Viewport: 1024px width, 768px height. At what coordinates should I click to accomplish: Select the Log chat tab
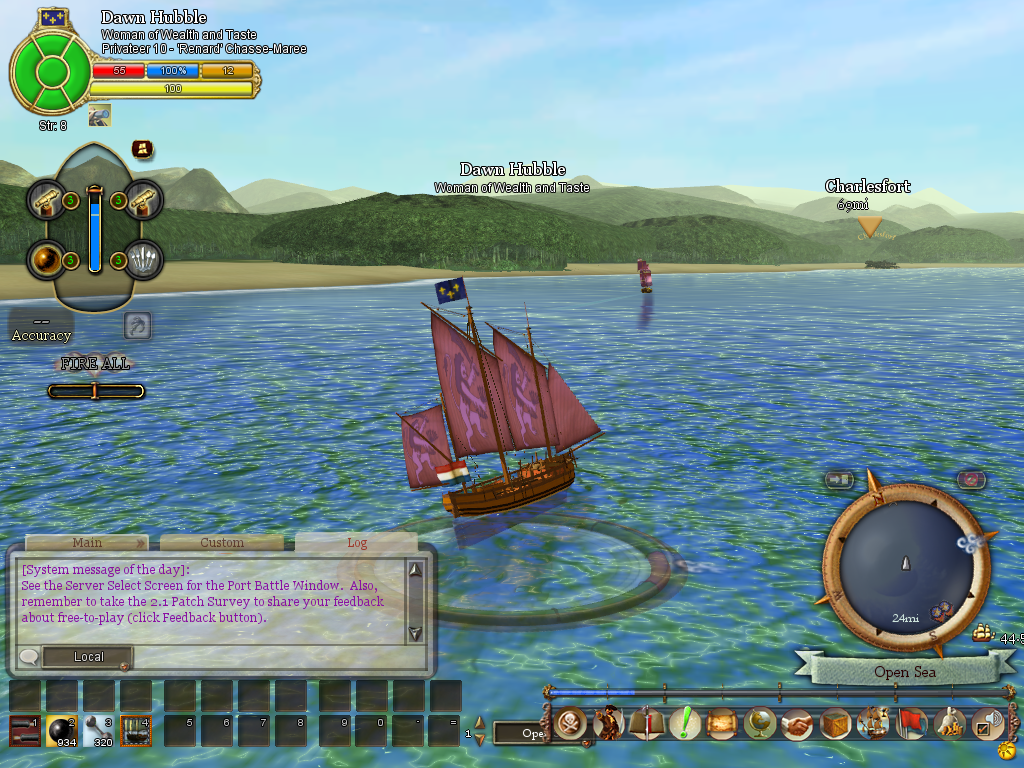click(357, 543)
